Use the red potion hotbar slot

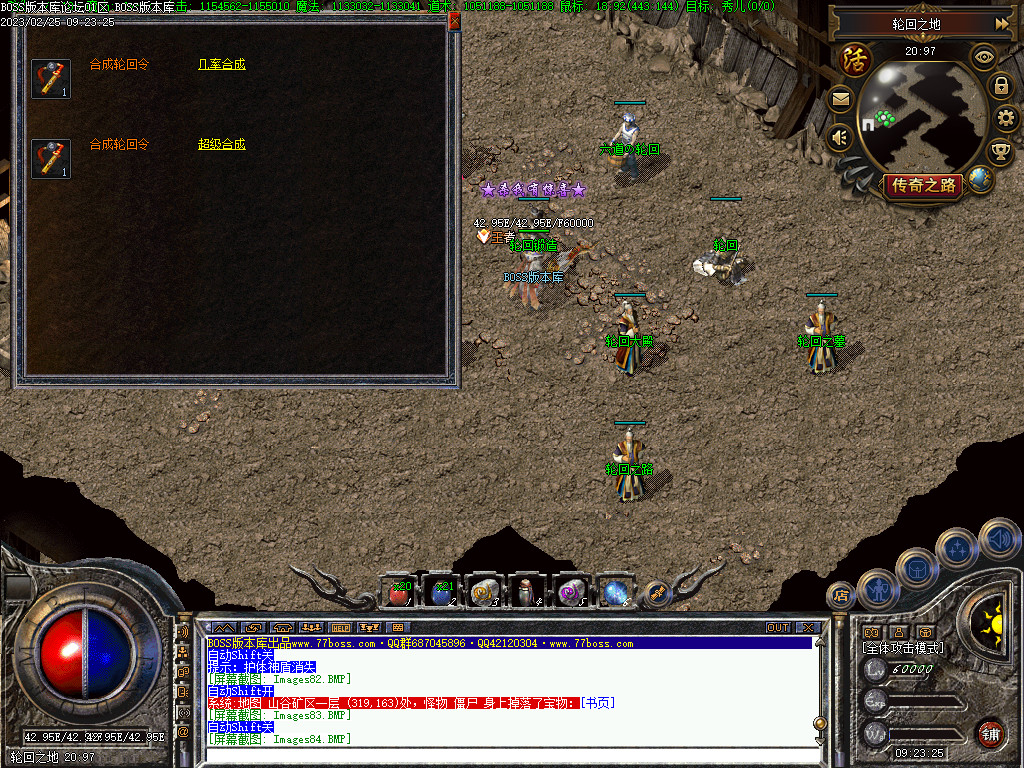click(398, 593)
